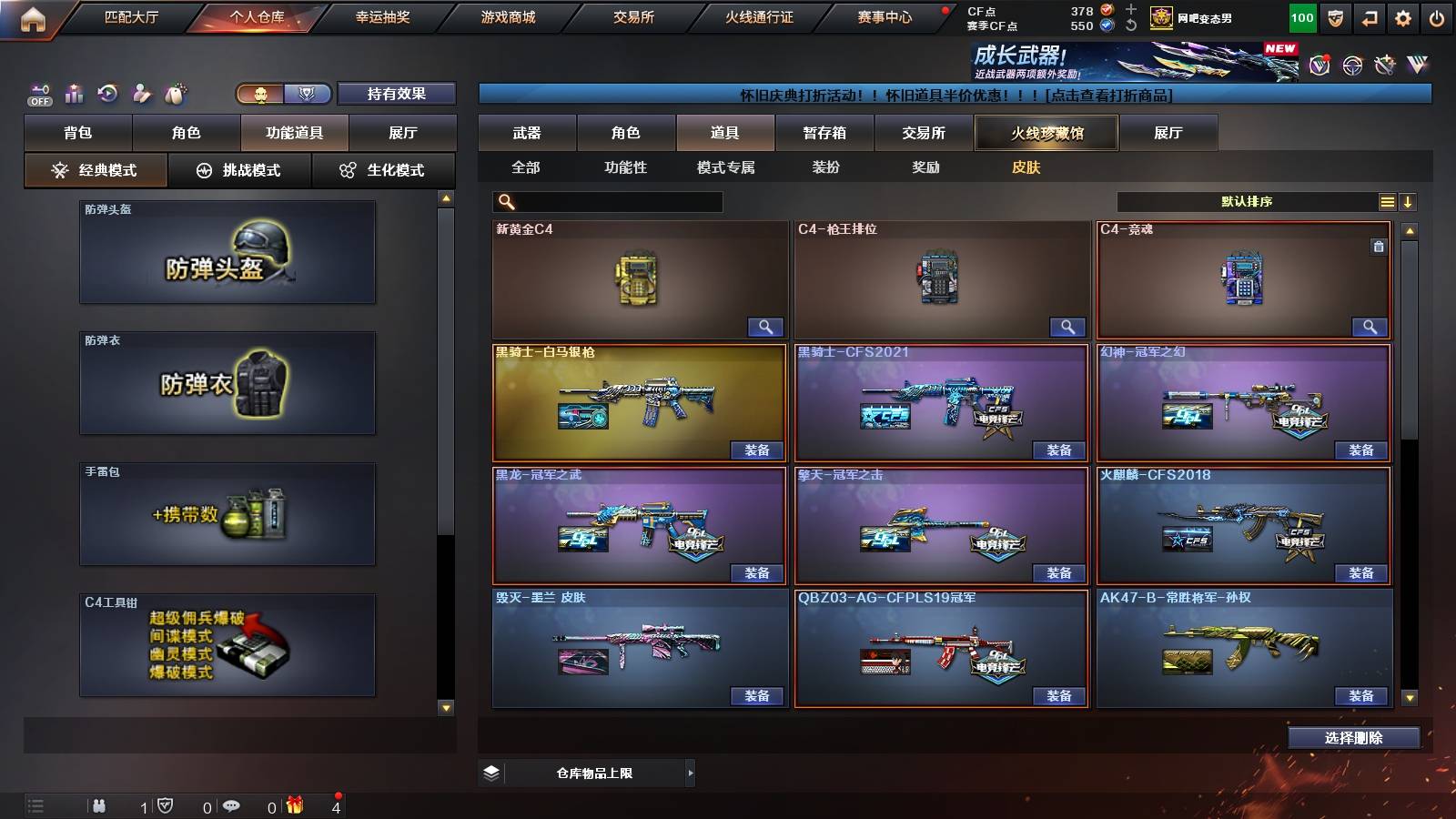
Task: Switch to the 交易所 top menu
Action: [633, 17]
